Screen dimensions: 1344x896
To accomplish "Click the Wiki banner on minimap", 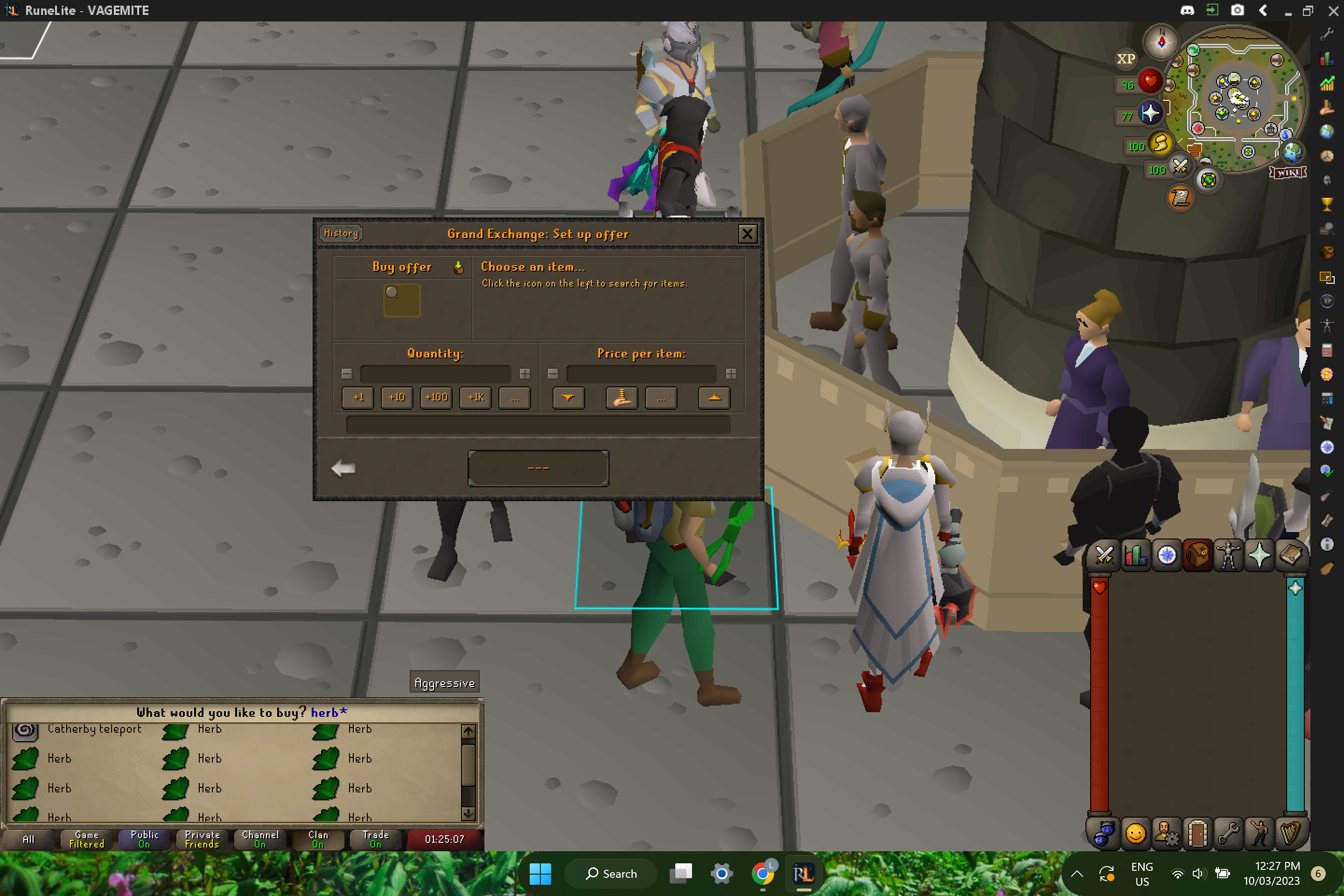I will [x=1287, y=172].
